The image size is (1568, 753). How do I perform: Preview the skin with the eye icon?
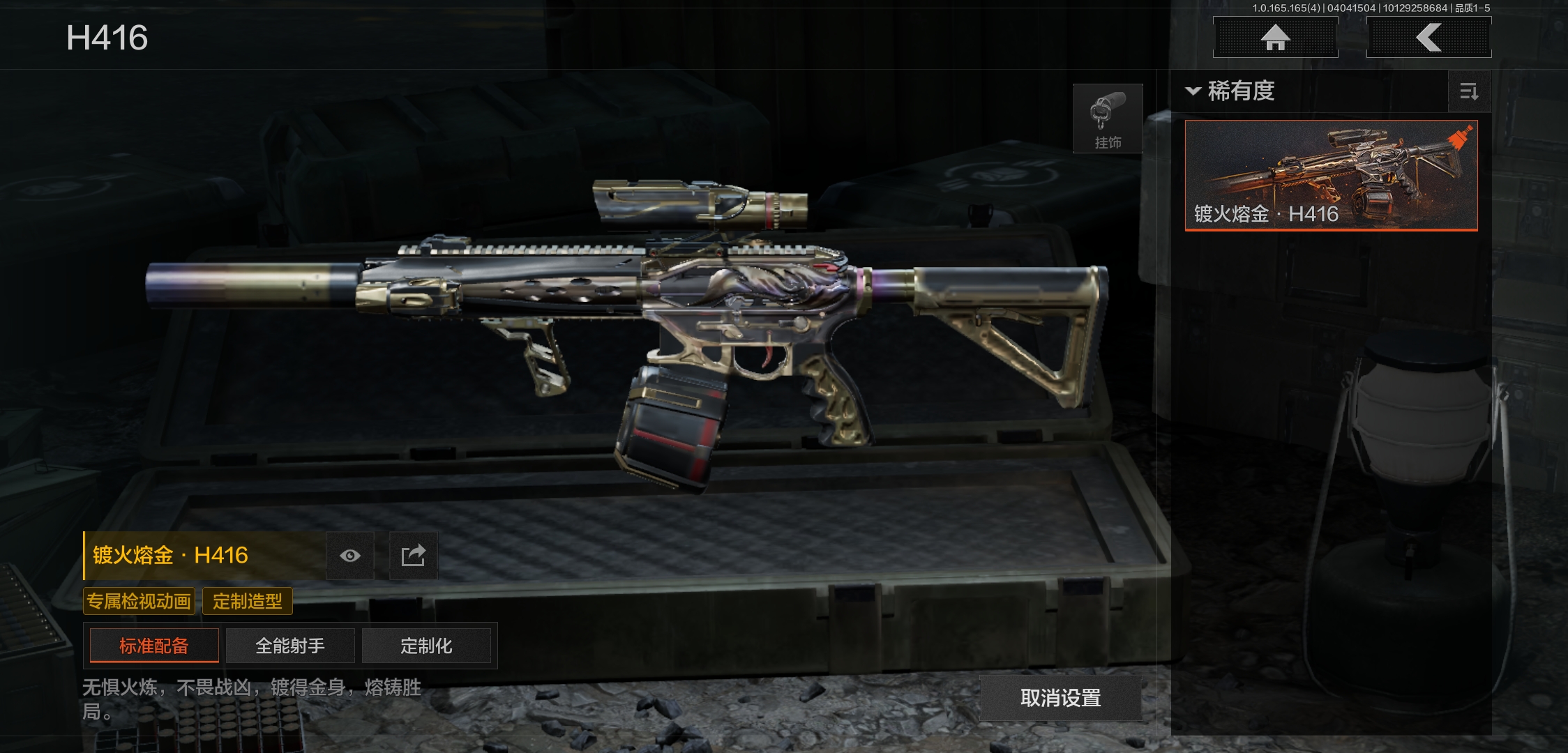pyautogui.click(x=350, y=556)
